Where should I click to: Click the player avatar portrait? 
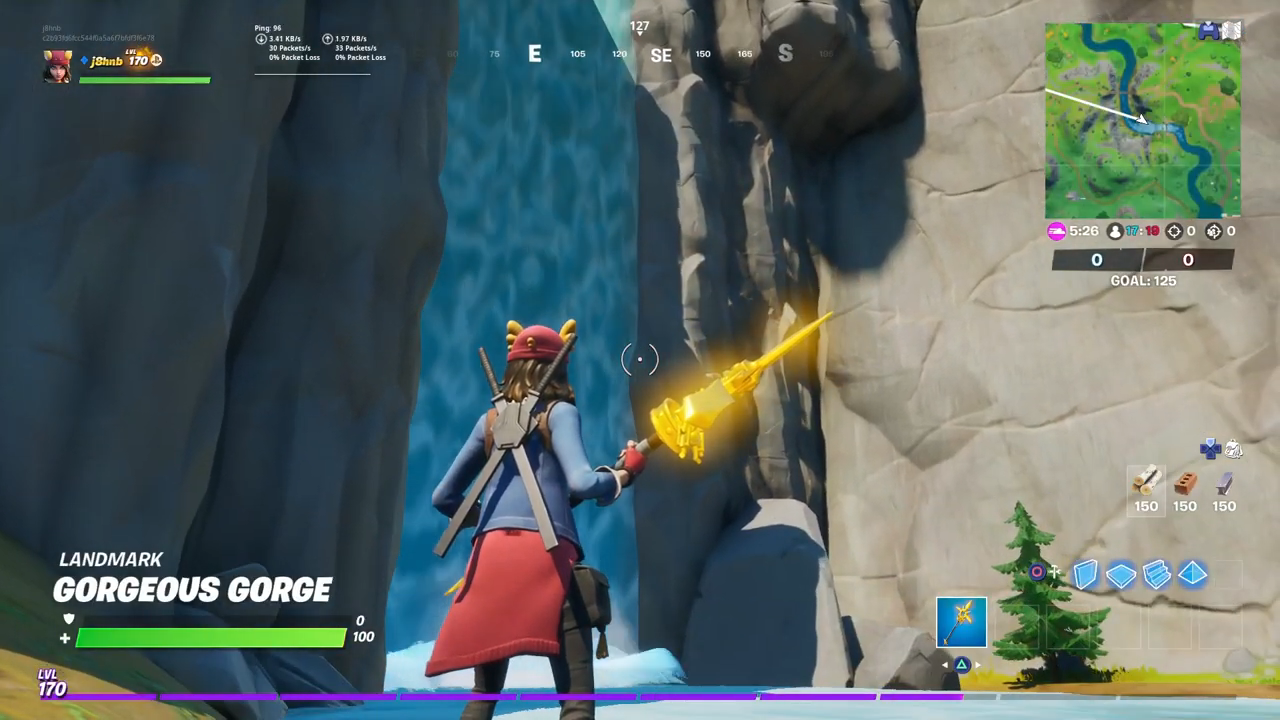(x=57, y=66)
